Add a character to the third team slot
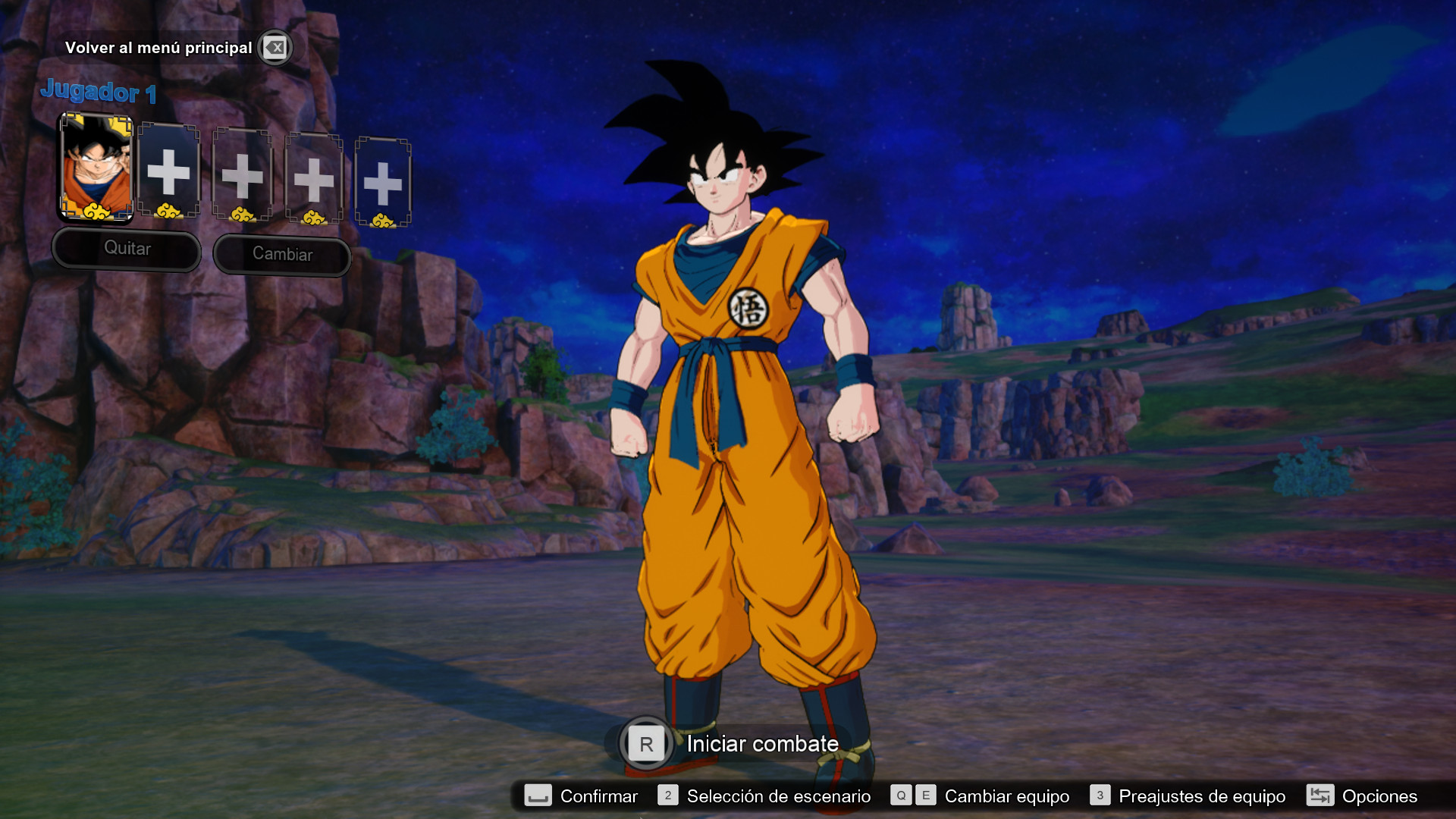 coord(242,175)
